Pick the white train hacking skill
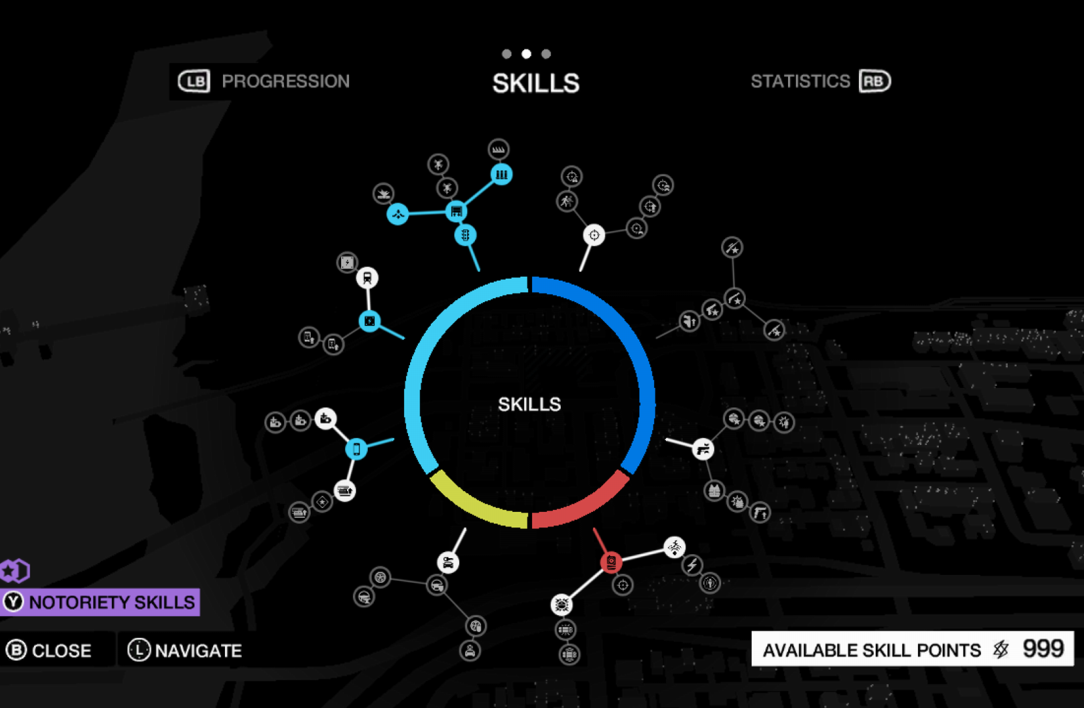Screen dimensions: 1084x708 (367, 279)
